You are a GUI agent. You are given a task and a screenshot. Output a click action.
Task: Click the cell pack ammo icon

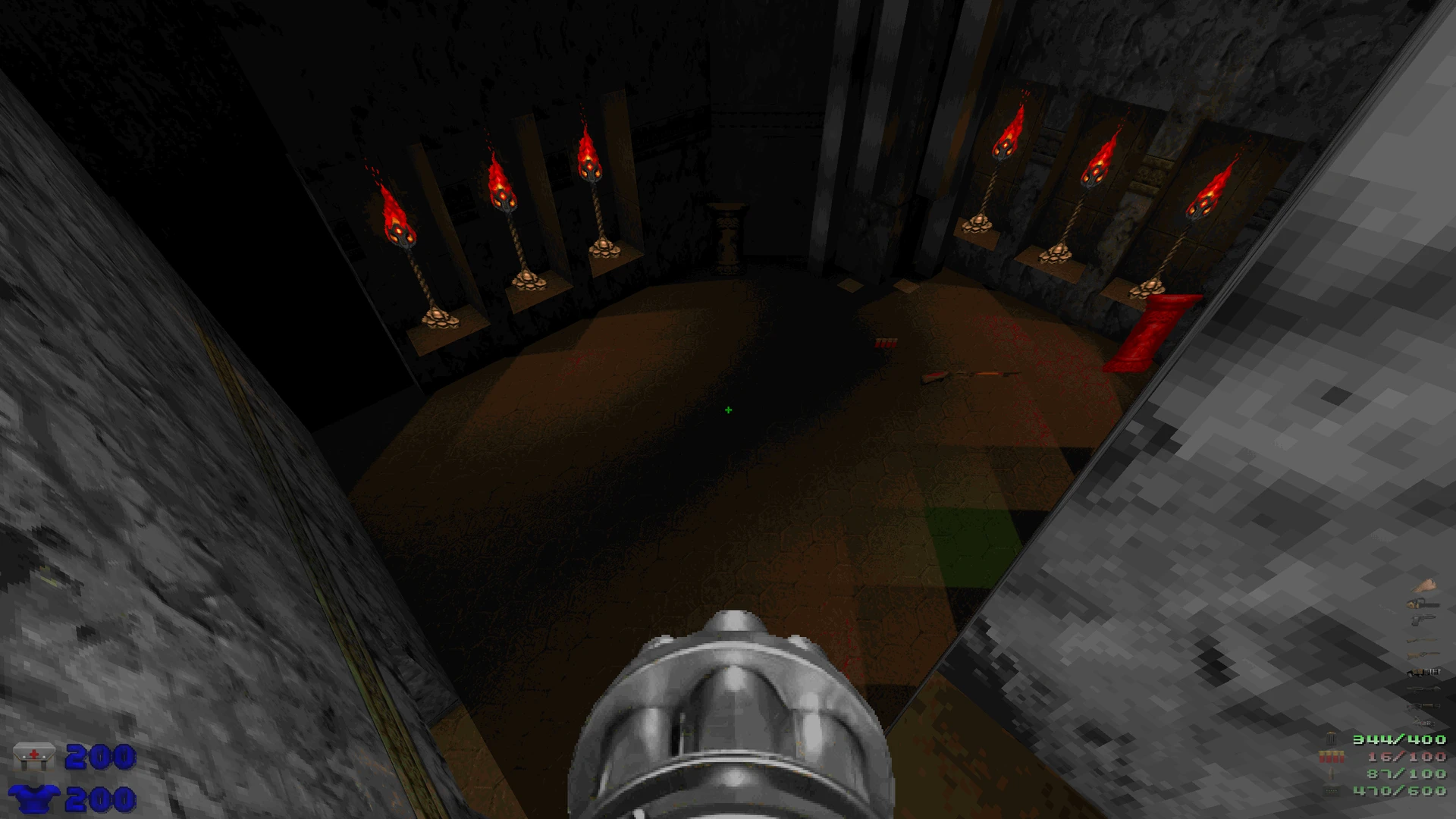[1332, 790]
